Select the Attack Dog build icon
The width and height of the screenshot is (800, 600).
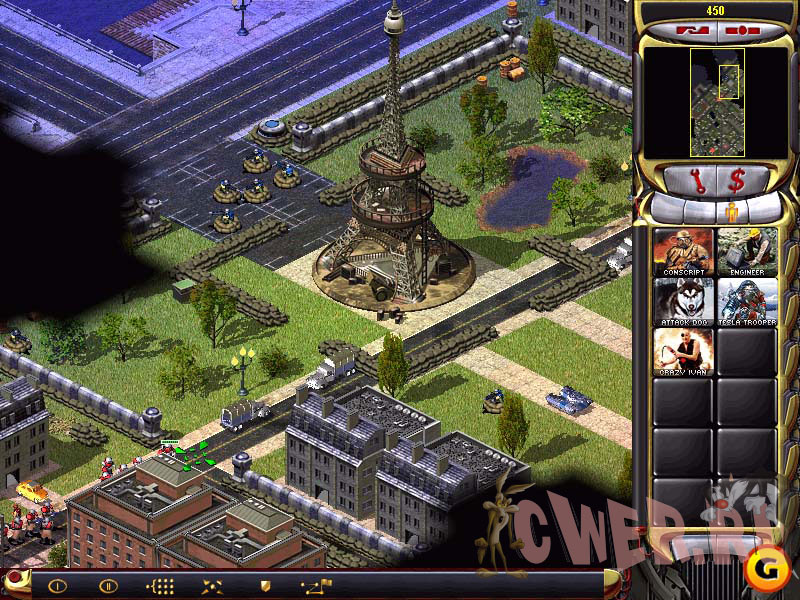coord(683,302)
